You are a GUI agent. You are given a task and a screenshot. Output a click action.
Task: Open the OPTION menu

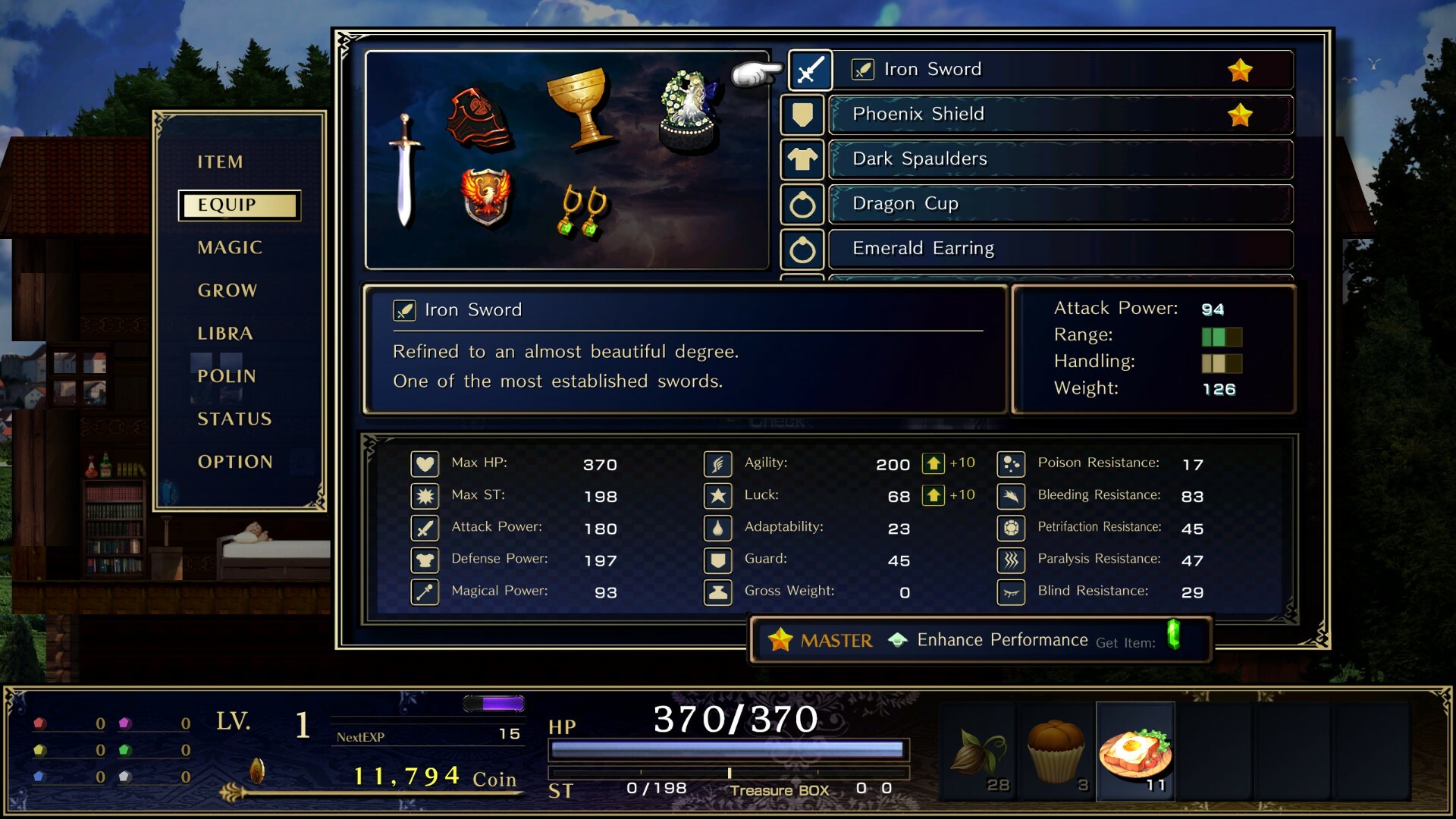(235, 461)
